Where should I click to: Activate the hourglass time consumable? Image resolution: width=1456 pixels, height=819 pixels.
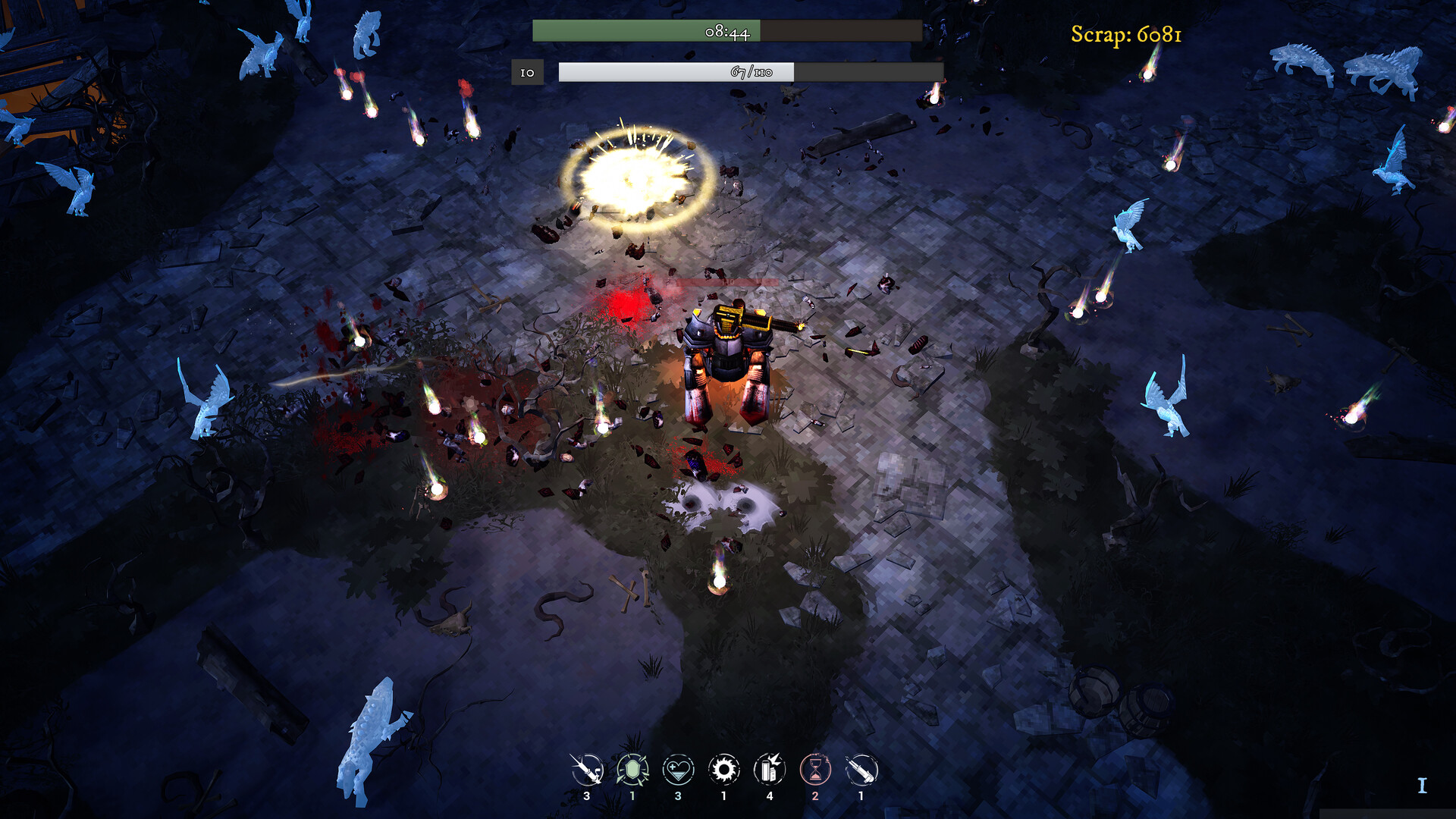coord(816,767)
